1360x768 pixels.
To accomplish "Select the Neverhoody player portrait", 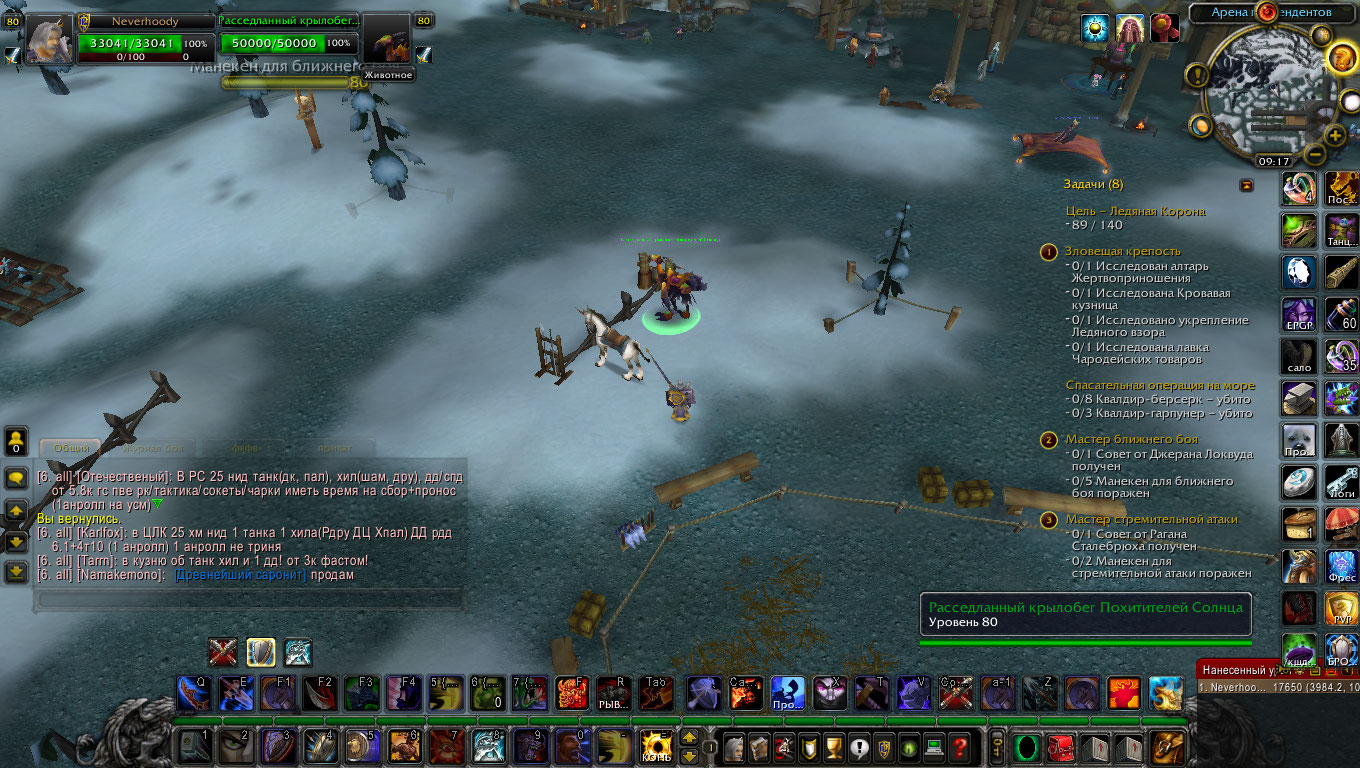I will 48,42.
